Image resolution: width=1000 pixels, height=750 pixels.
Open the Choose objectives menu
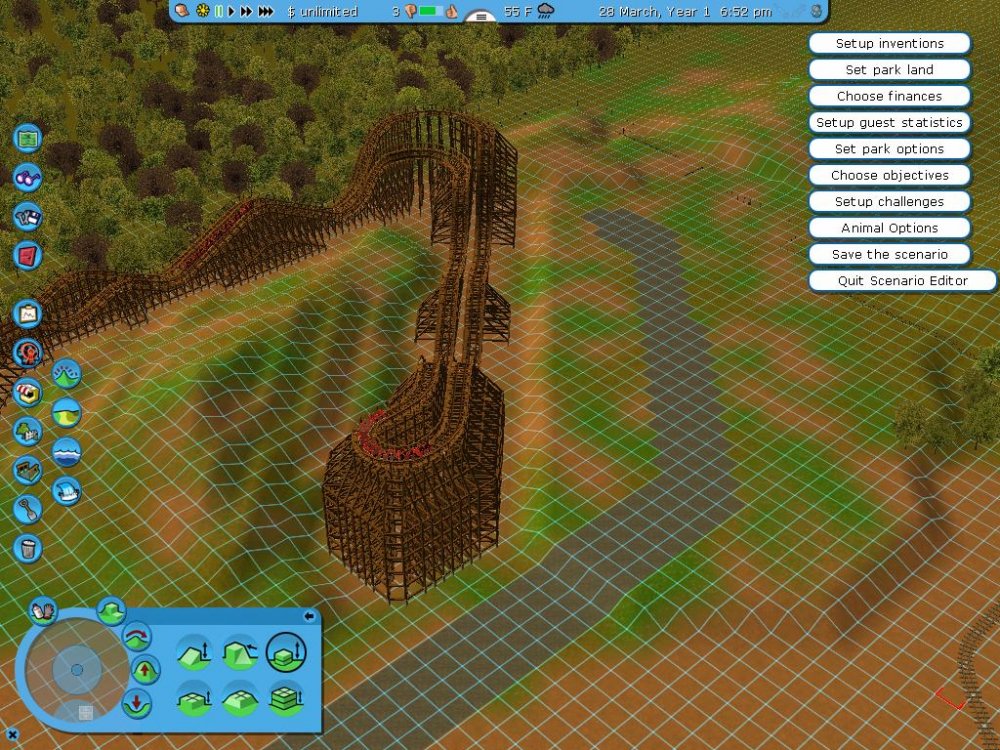coord(889,175)
